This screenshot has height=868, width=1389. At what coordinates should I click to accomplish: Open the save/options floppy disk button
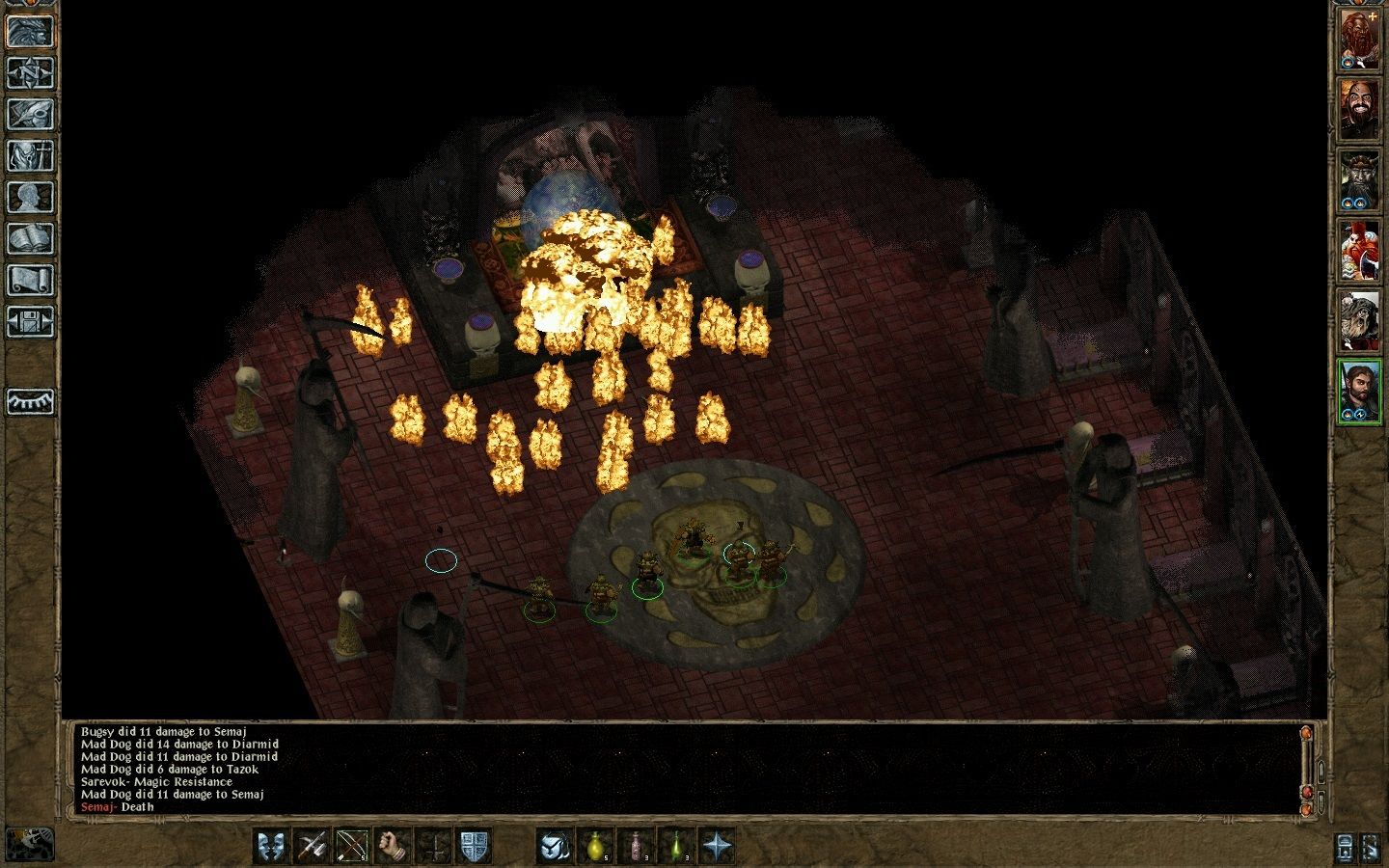[x=30, y=321]
